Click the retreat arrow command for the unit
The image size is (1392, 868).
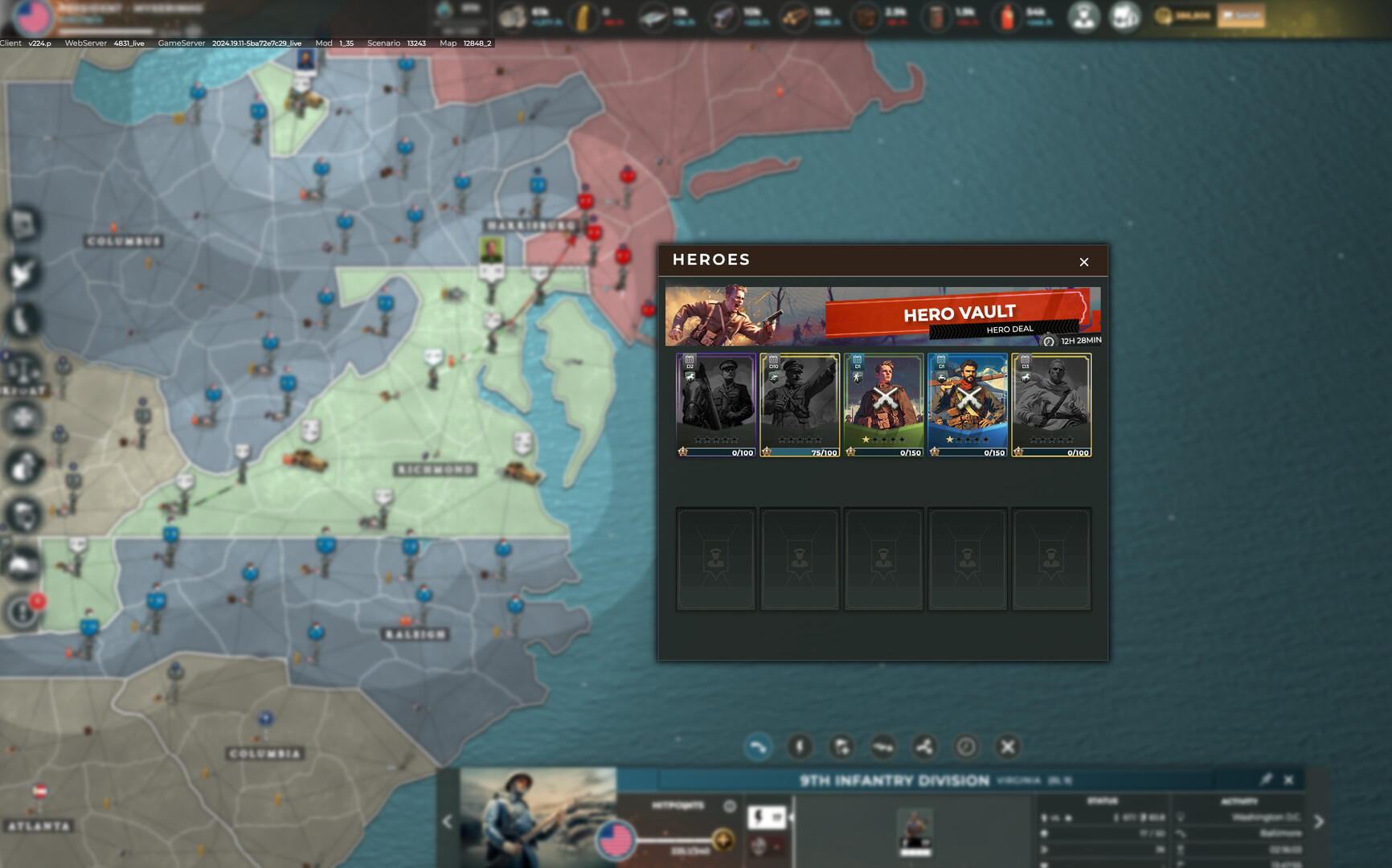tap(756, 747)
